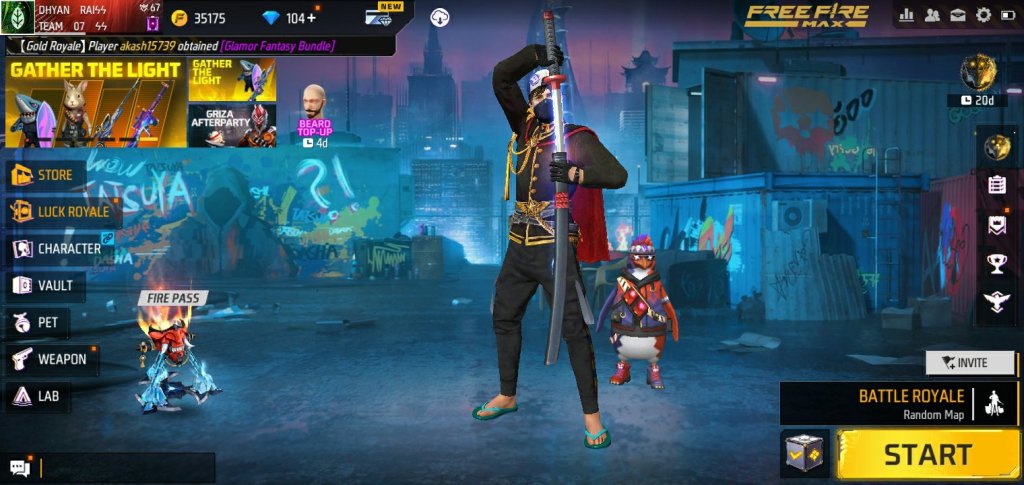
Task: Start the Battle Royale match
Action: pos(927,454)
